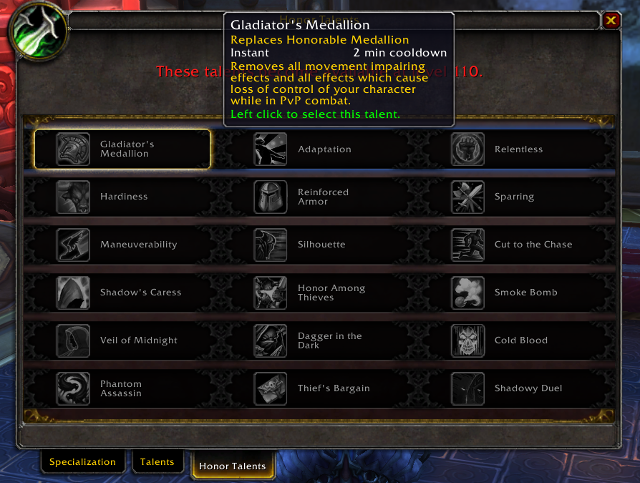
Task: Choose the Adaptation honor talent
Action: 320,149
